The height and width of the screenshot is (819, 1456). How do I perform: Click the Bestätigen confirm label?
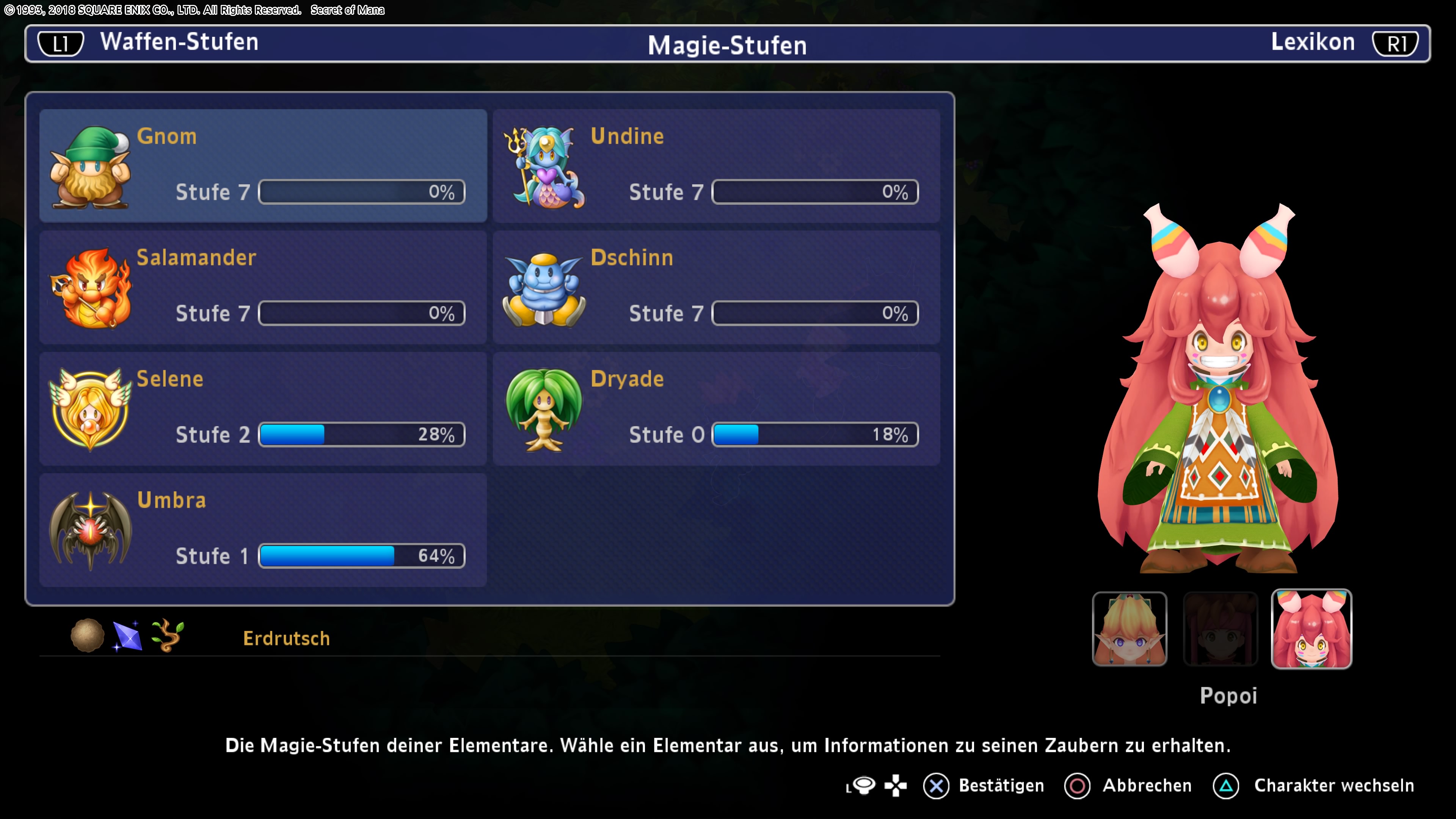coord(1001,786)
